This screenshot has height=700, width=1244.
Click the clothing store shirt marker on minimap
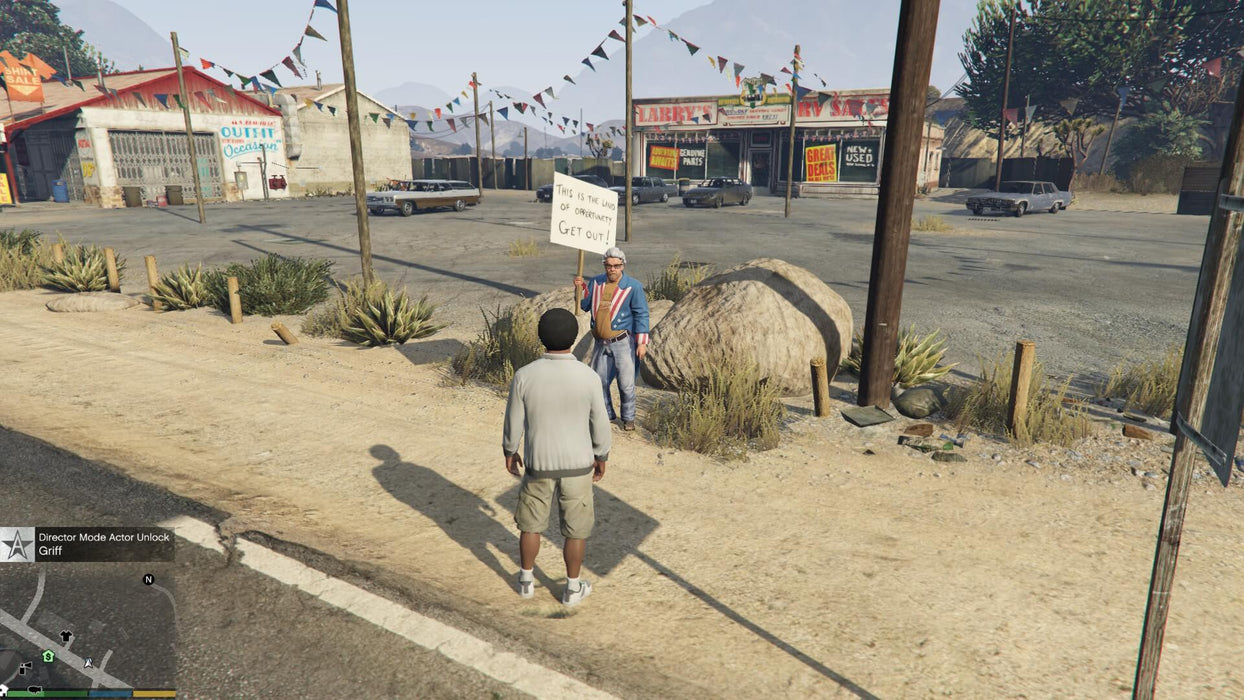pyautogui.click(x=66, y=636)
